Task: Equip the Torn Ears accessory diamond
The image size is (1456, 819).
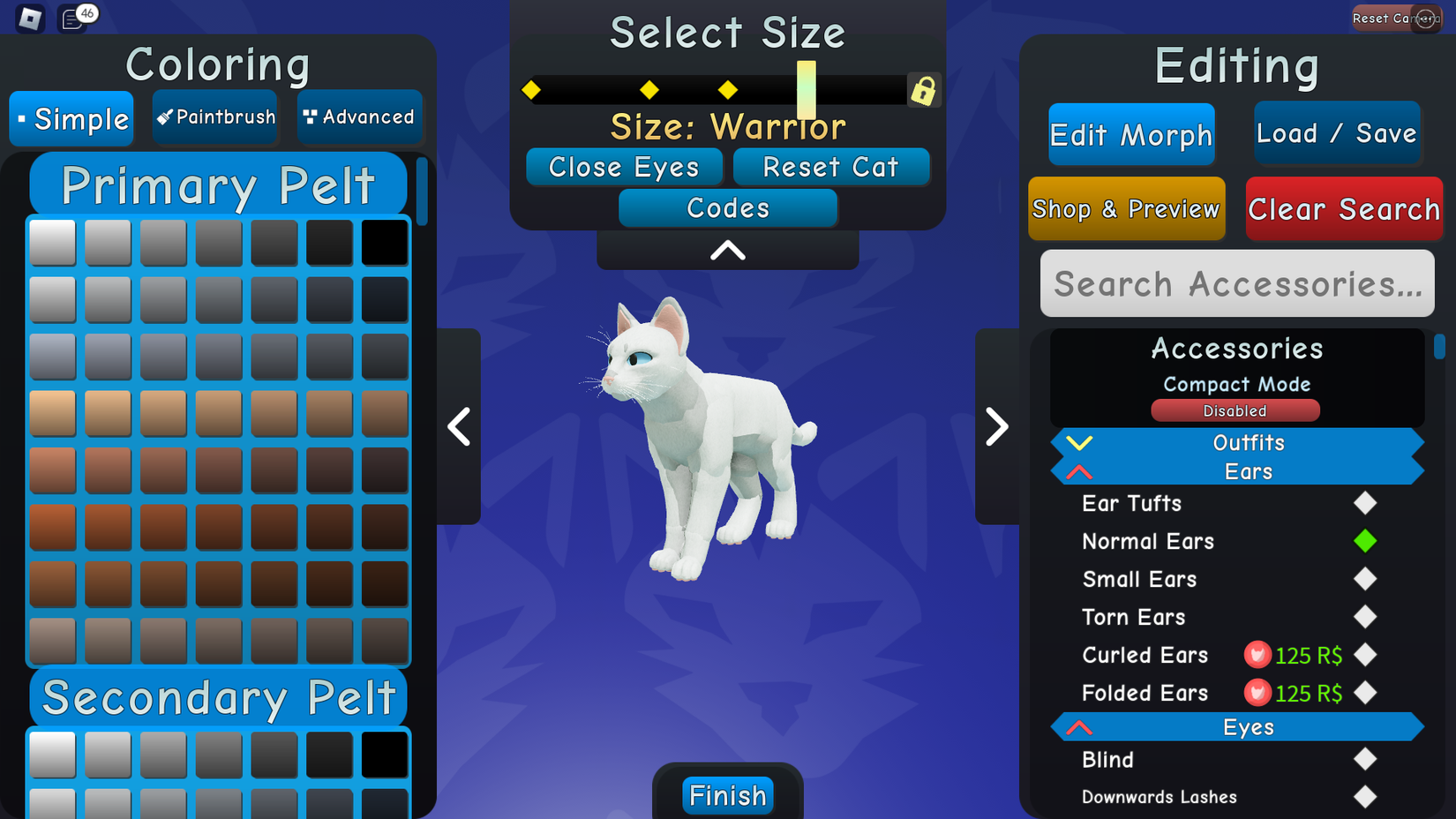Action: click(x=1365, y=617)
